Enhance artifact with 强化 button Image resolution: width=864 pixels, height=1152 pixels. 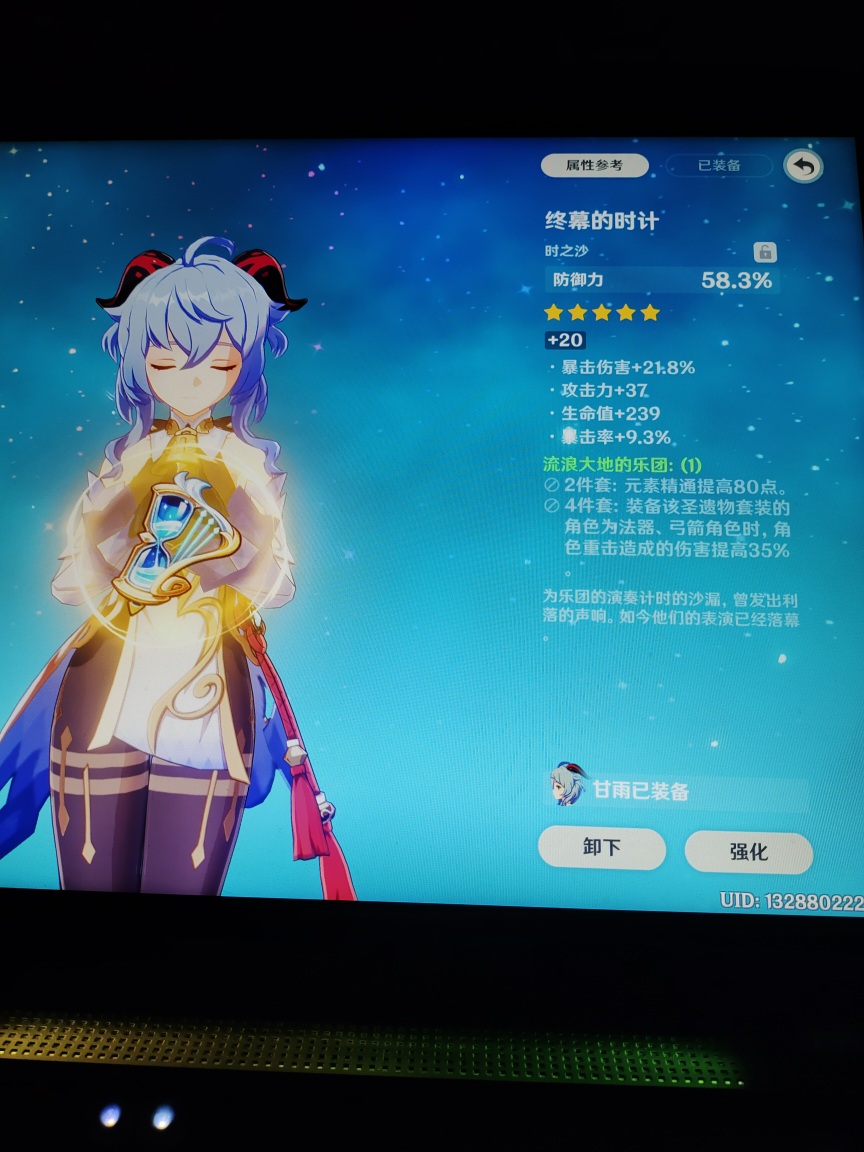point(748,852)
